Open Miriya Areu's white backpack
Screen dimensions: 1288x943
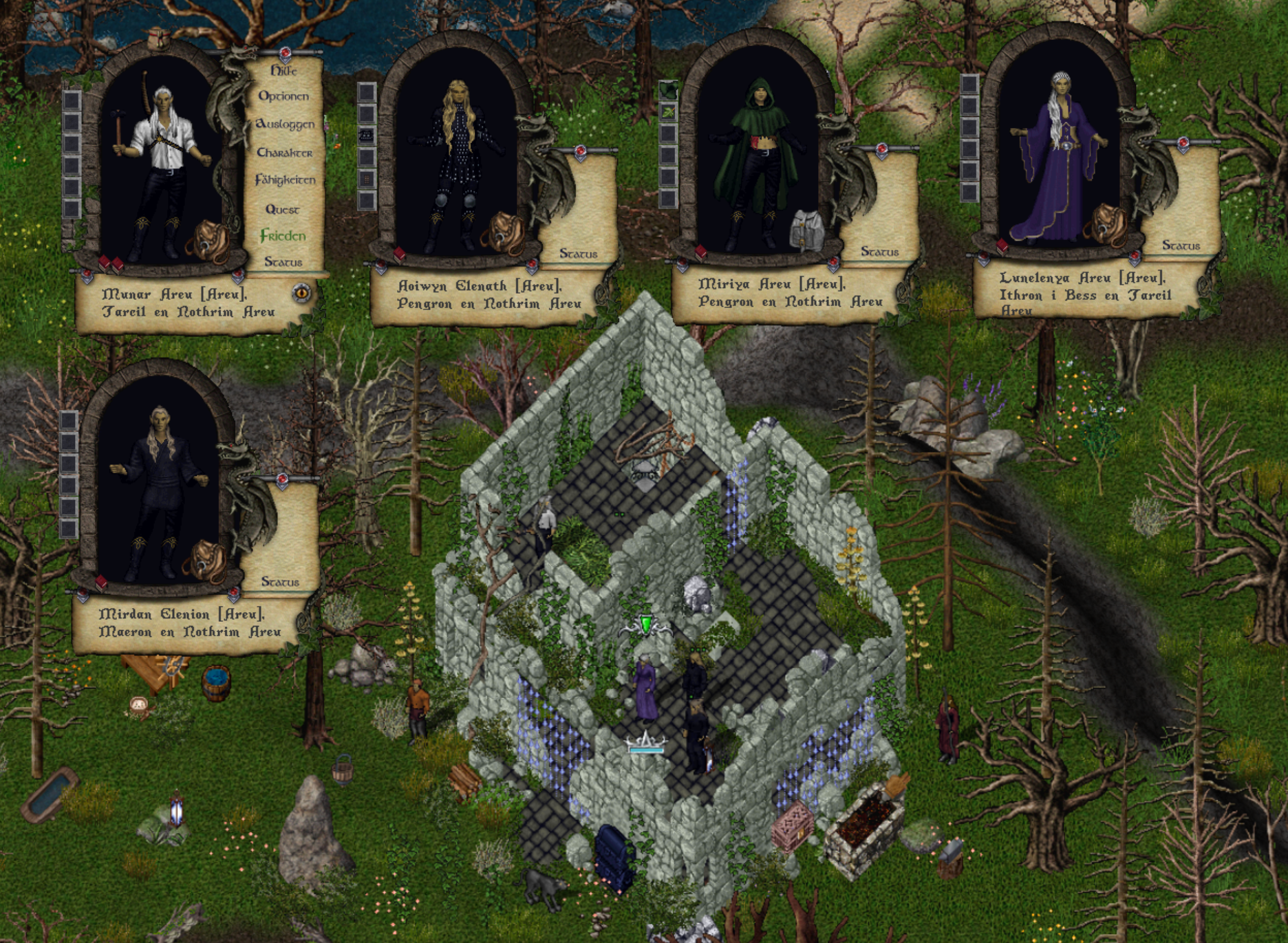pos(808,230)
